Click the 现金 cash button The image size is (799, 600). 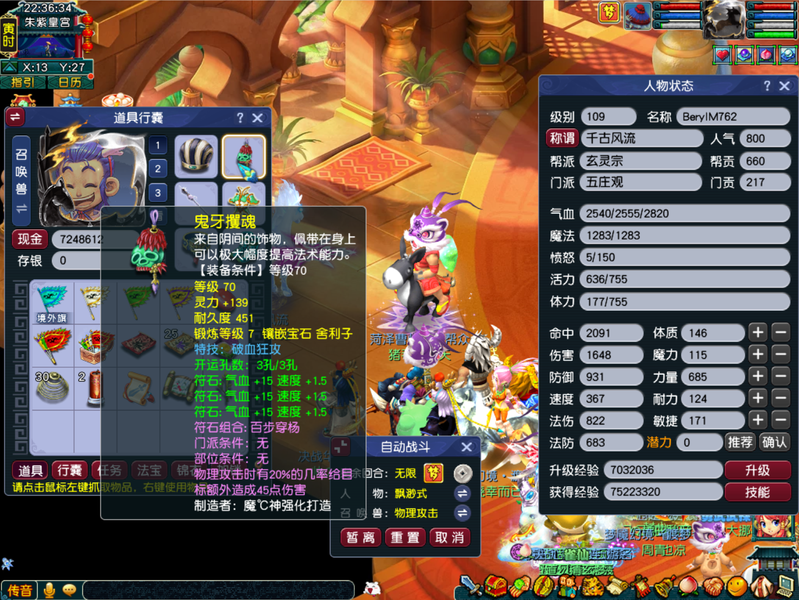pos(30,239)
